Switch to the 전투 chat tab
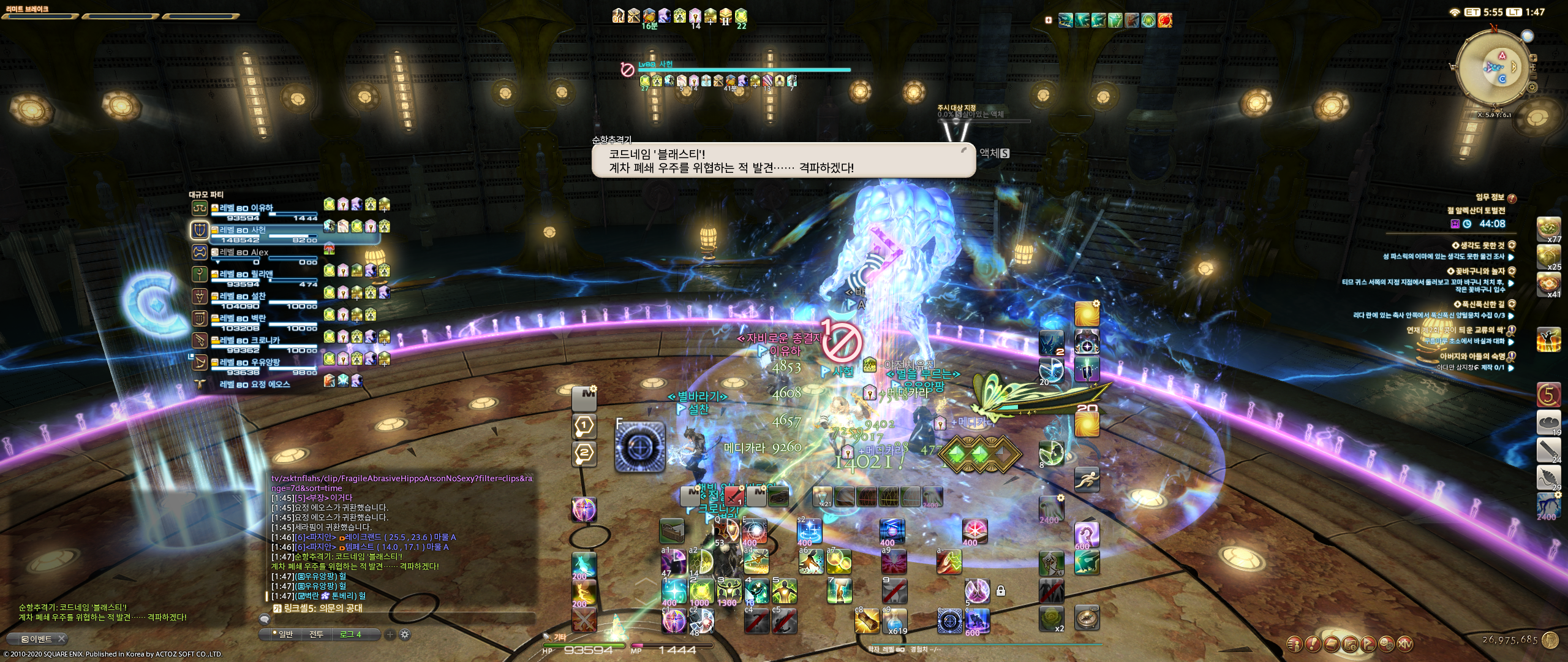Image resolution: width=1568 pixels, height=662 pixels. (316, 634)
